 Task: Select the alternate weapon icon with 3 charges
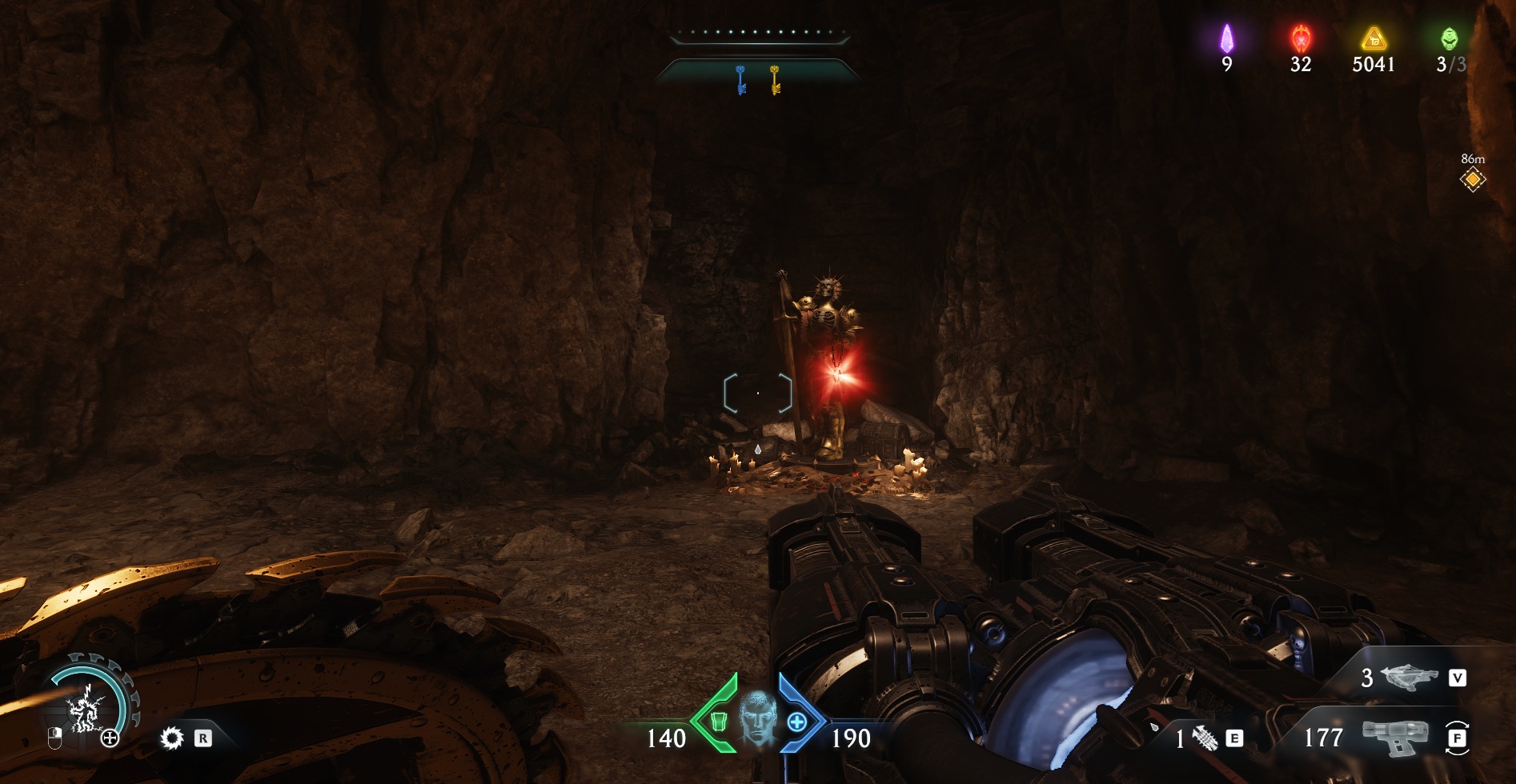click(x=1409, y=678)
